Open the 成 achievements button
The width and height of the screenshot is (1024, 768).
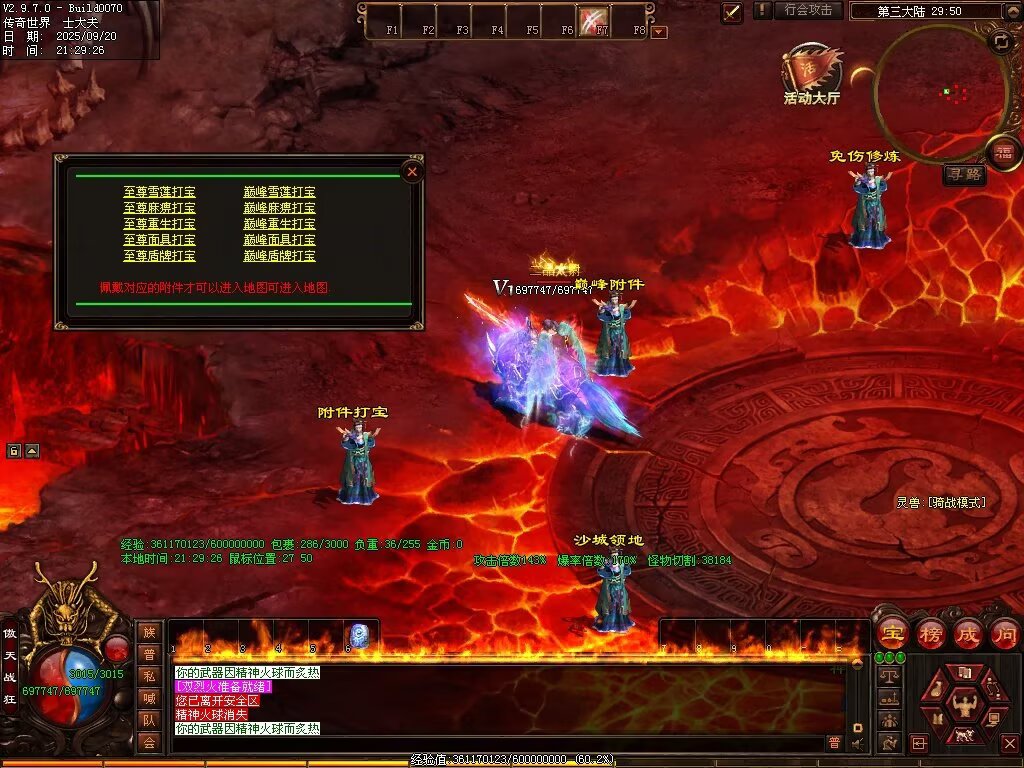pos(967,633)
